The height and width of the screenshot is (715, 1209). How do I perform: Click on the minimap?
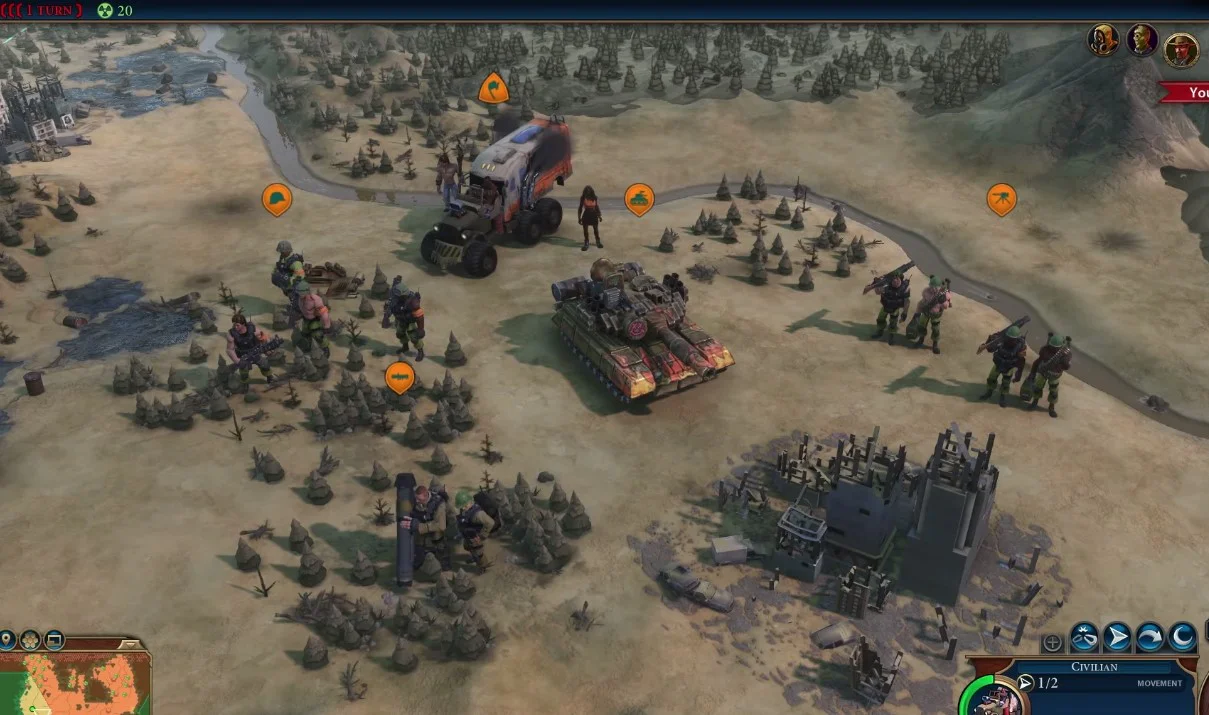(x=75, y=685)
